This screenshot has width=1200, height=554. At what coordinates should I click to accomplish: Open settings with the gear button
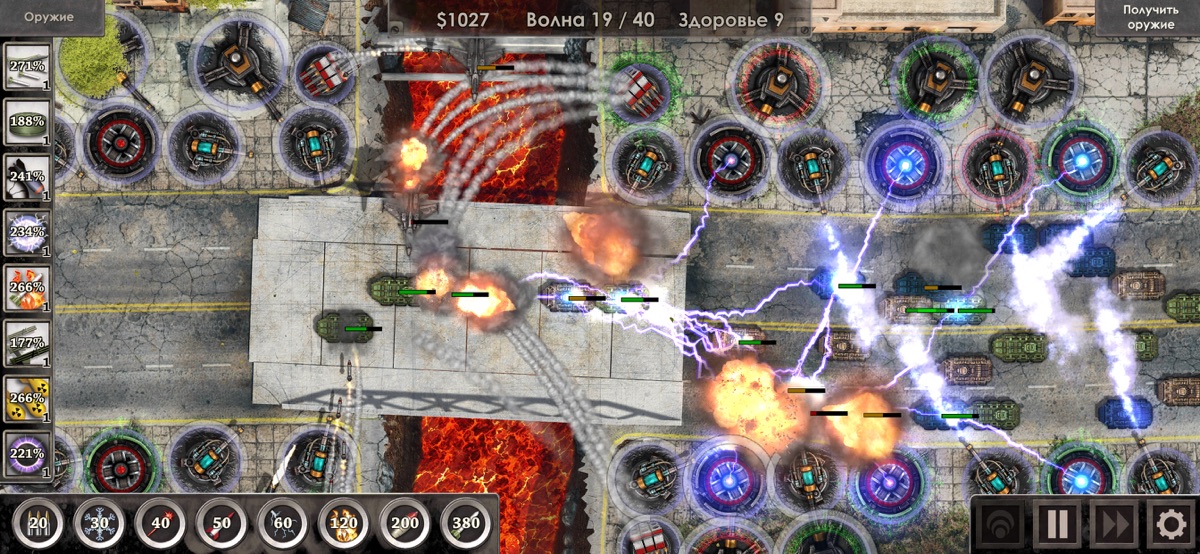click(x=1168, y=523)
